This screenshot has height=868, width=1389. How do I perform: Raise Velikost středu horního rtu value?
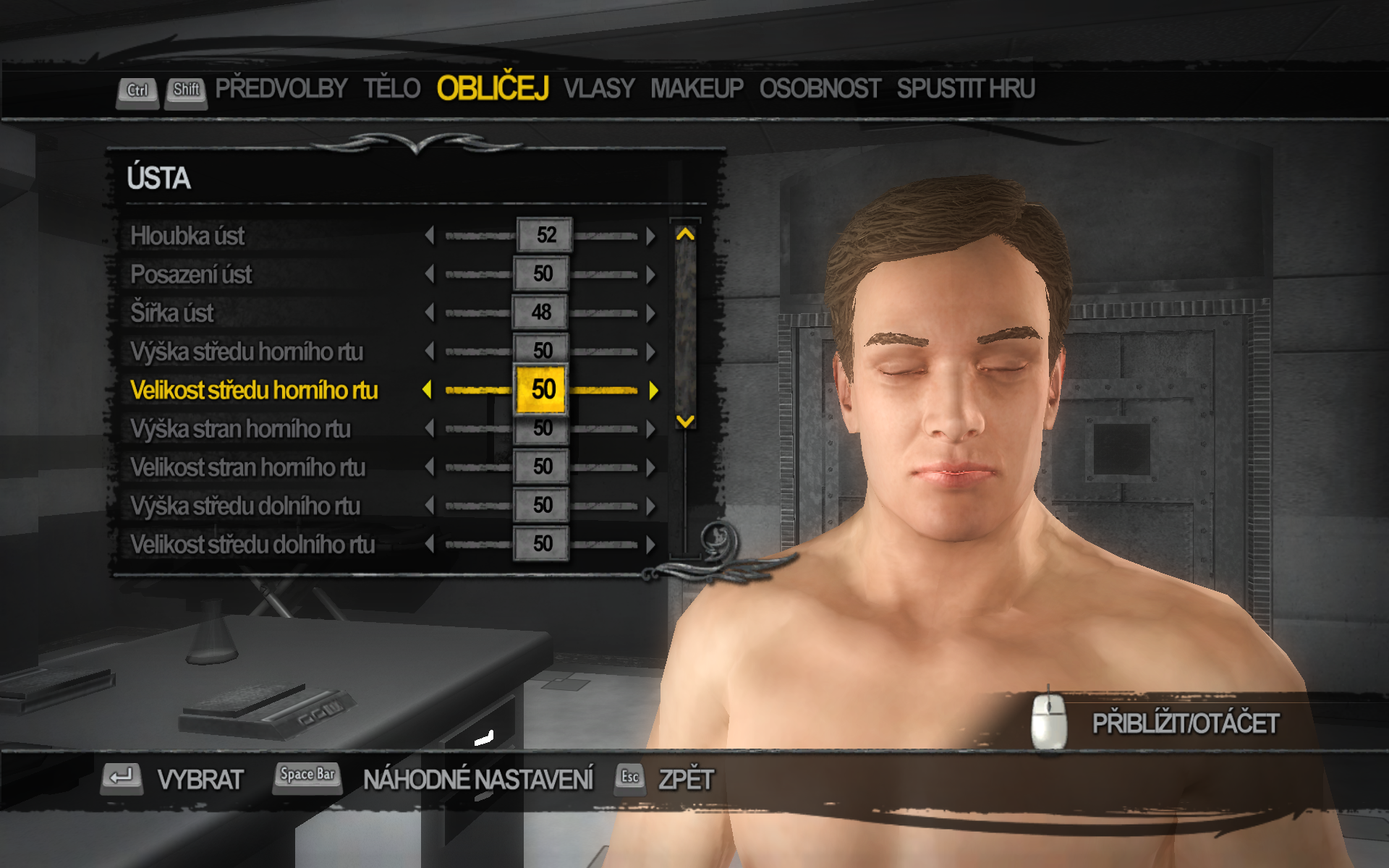pos(653,391)
